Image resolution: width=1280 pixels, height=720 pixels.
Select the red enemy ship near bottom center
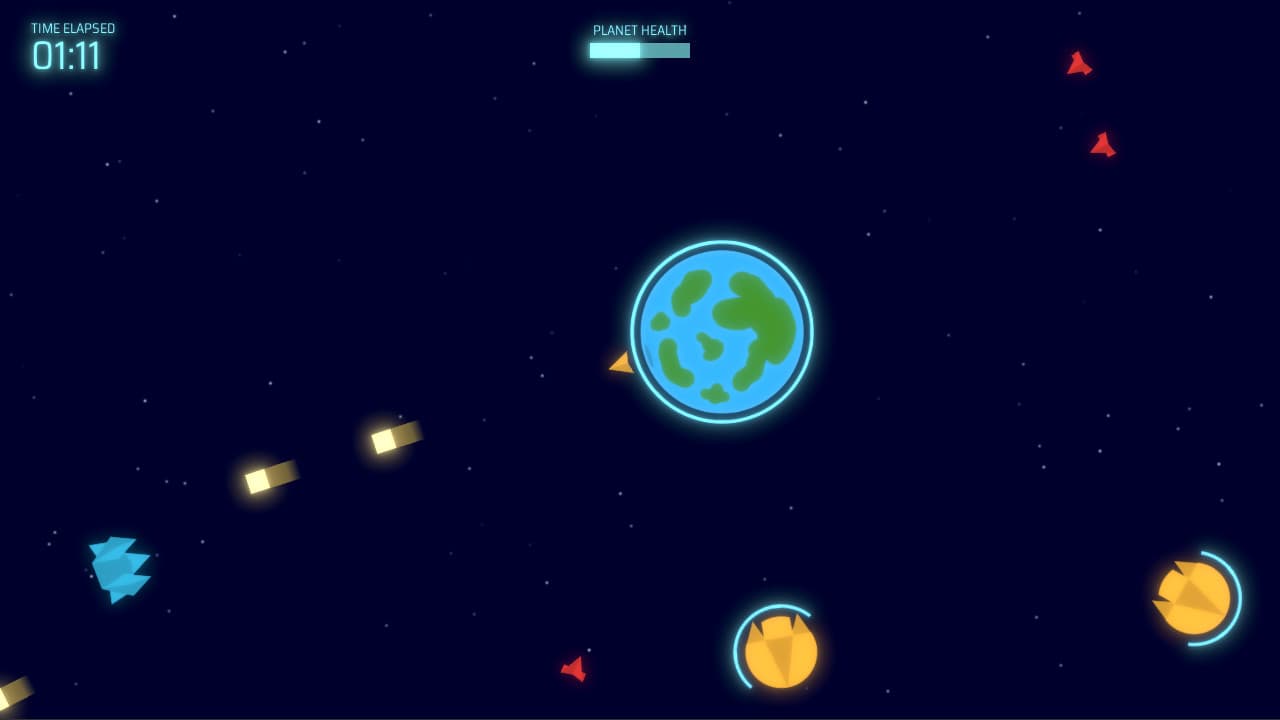click(575, 670)
